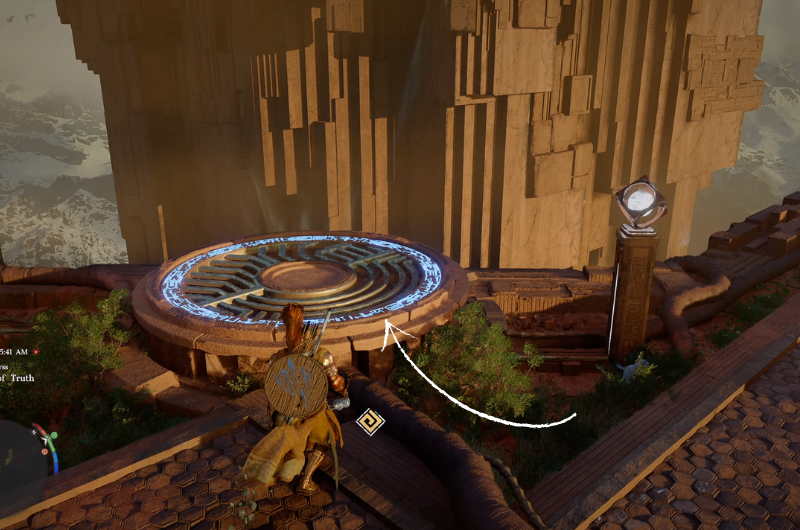Image resolution: width=800 pixels, height=530 pixels.
Task: Click the golden spiral diamond marker icon
Action: tap(370, 423)
